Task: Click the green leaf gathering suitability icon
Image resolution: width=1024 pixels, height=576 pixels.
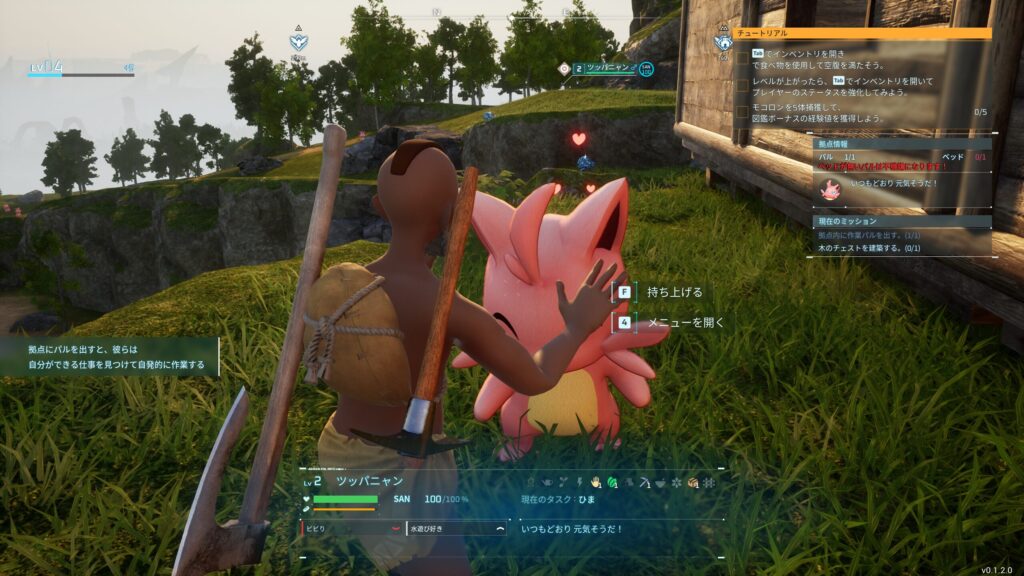Action: (611, 483)
